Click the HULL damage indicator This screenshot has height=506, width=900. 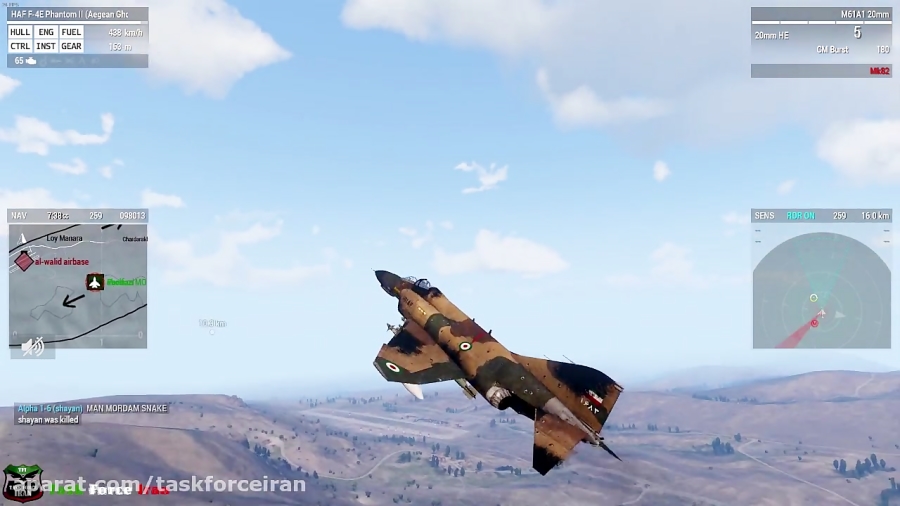pos(20,32)
